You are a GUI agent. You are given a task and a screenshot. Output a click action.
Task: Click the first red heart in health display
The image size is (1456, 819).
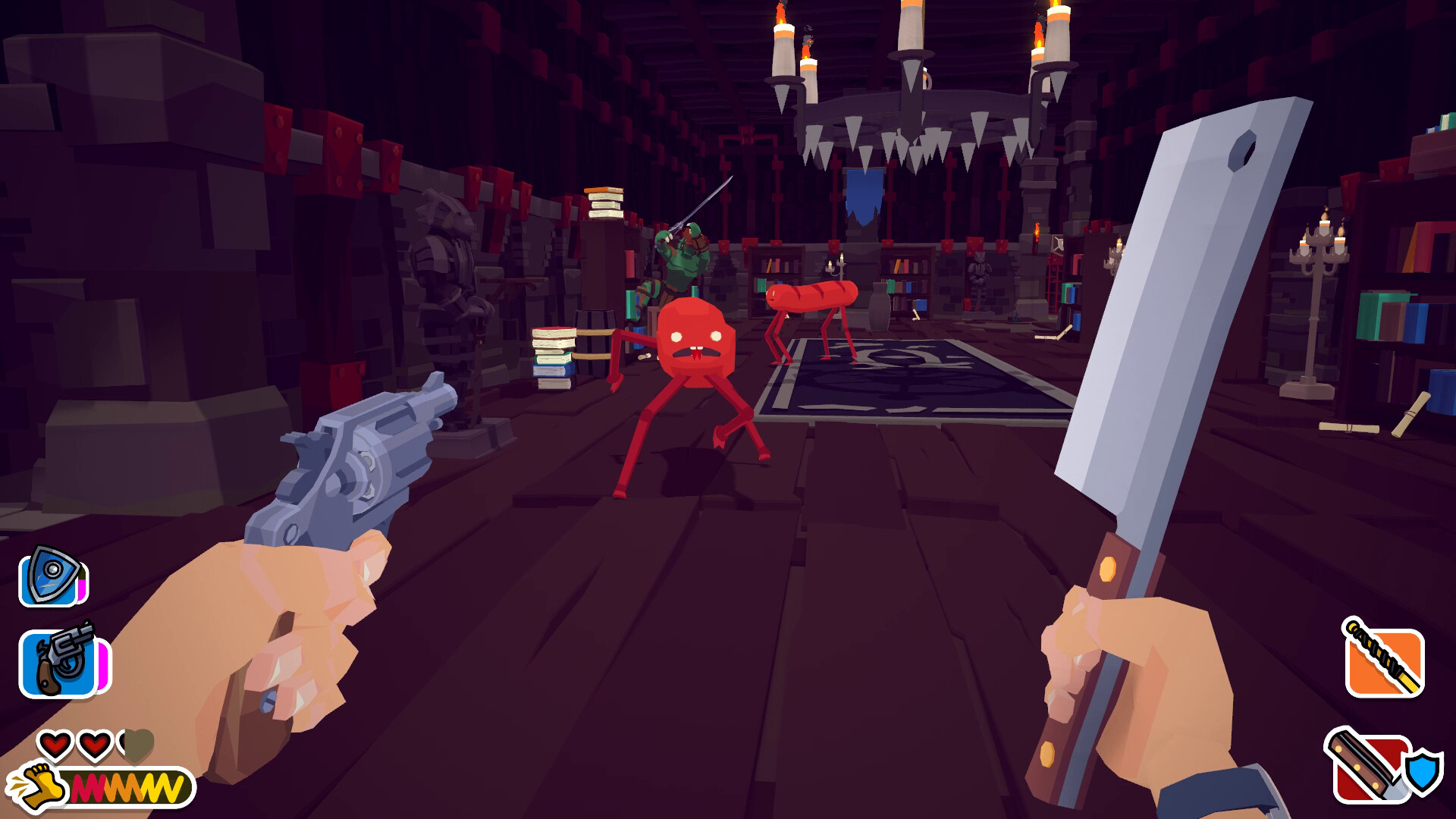pyautogui.click(x=55, y=745)
